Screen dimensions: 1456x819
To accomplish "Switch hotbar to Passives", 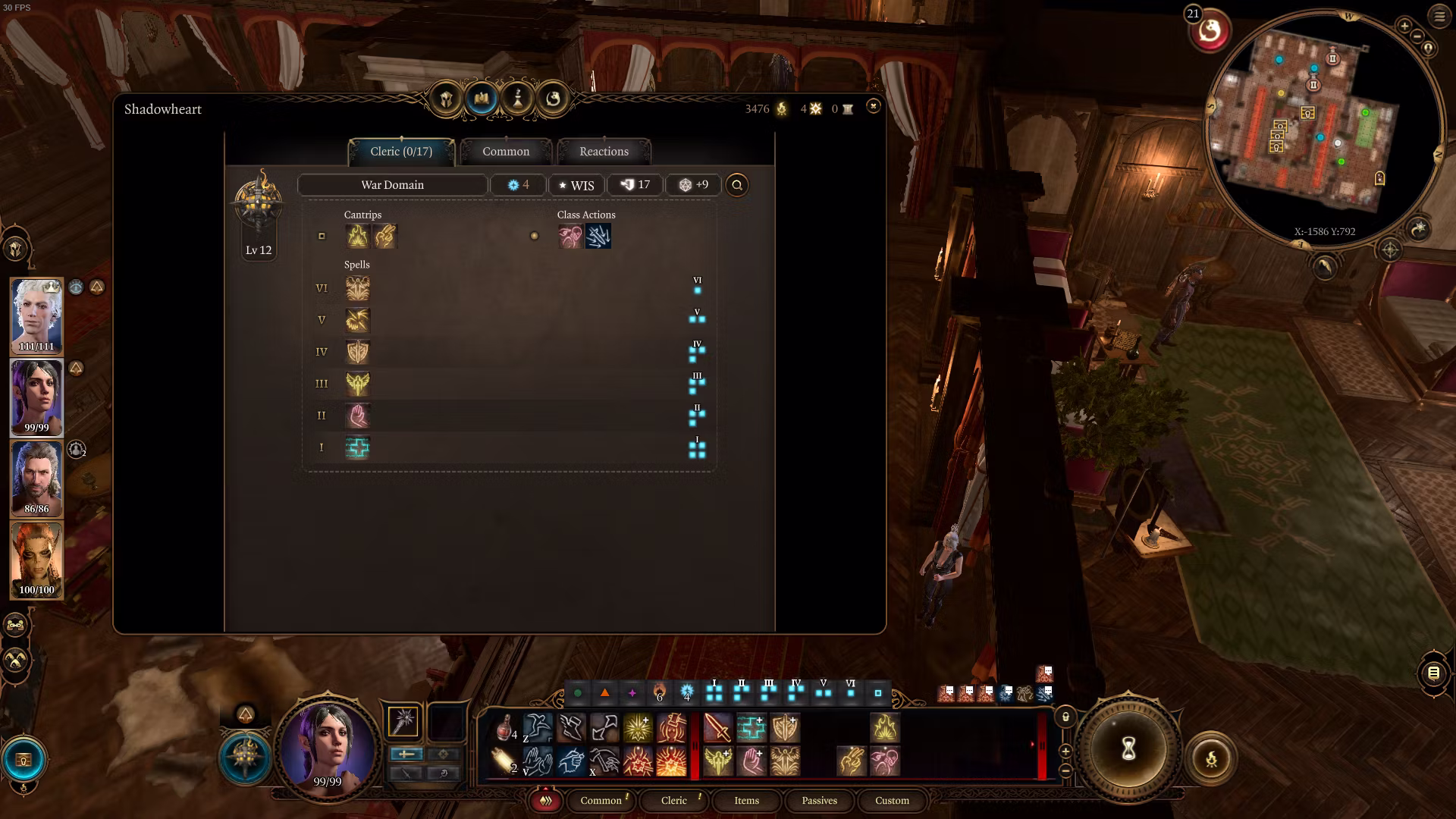I will point(819,801).
